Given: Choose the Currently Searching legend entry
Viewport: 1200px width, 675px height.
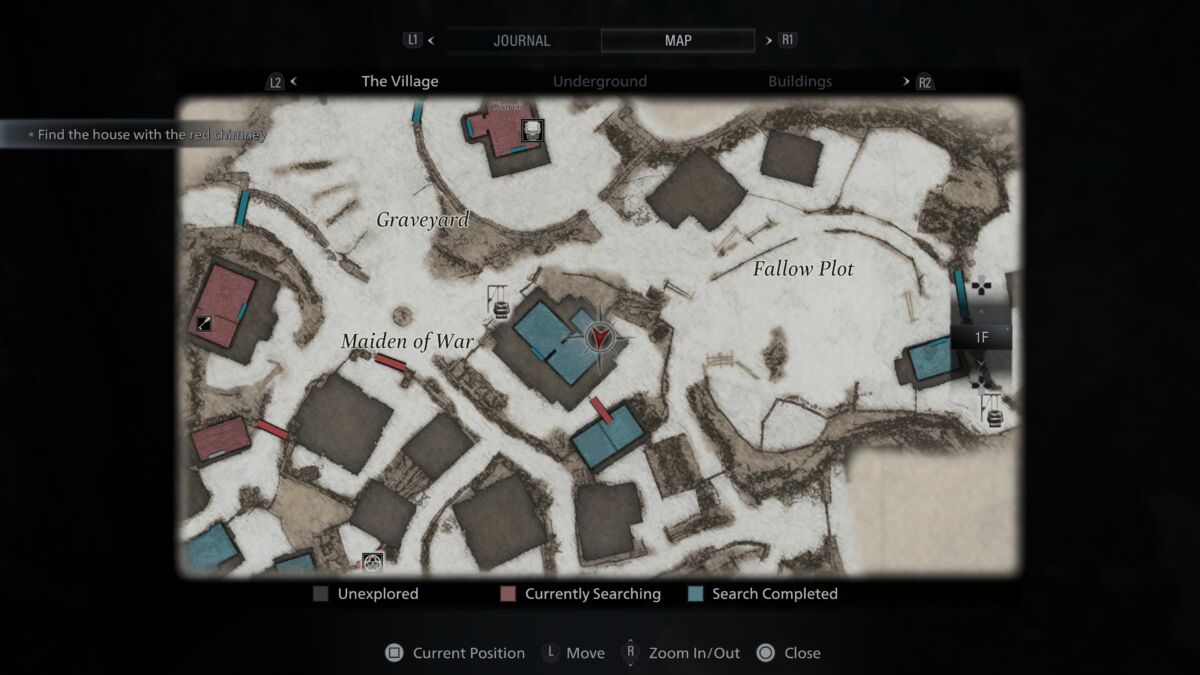Looking at the screenshot, I should pos(580,594).
